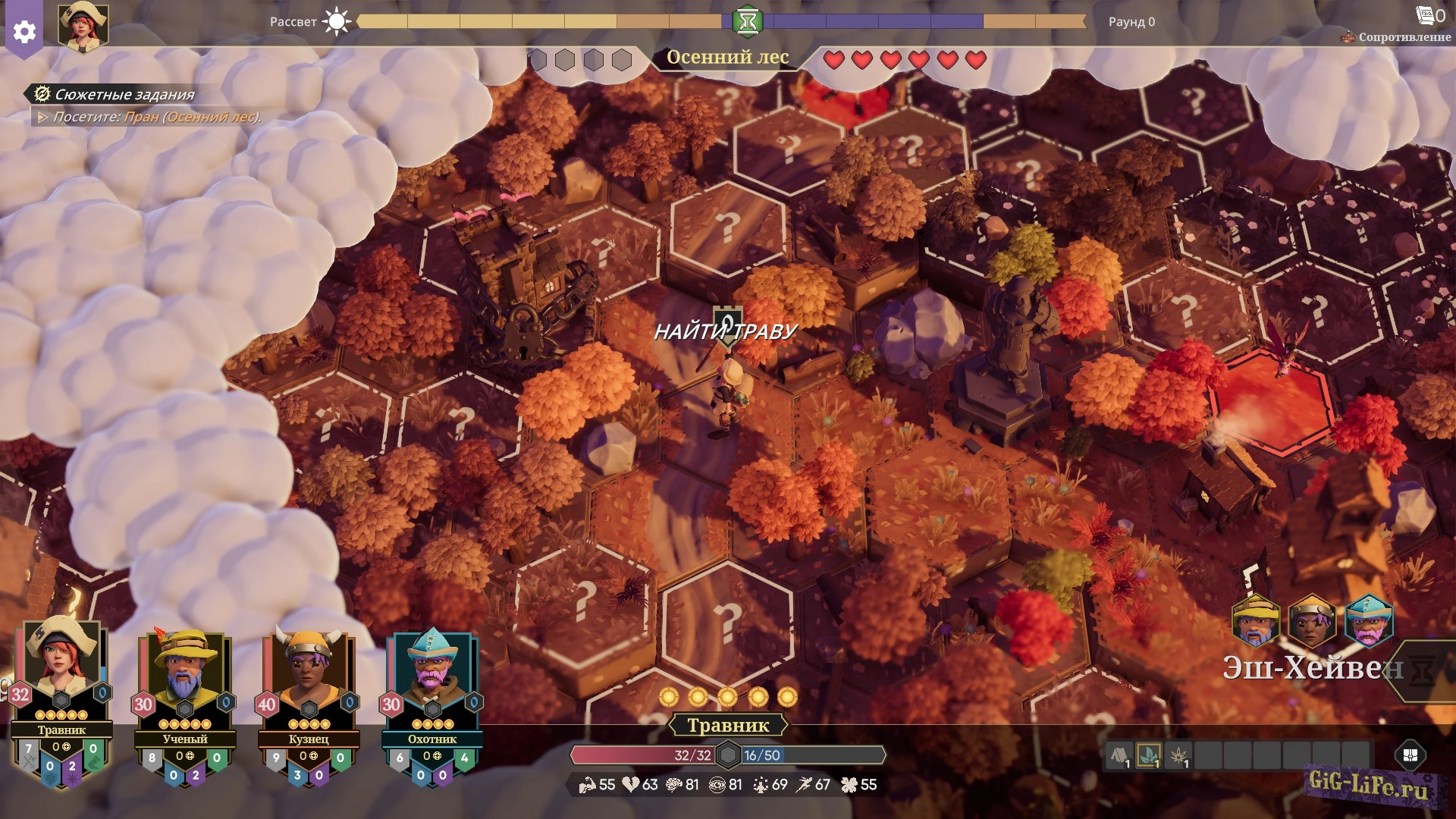Click the yellow-hat bearded portrait above Эш-Хейвен

coord(1256,620)
